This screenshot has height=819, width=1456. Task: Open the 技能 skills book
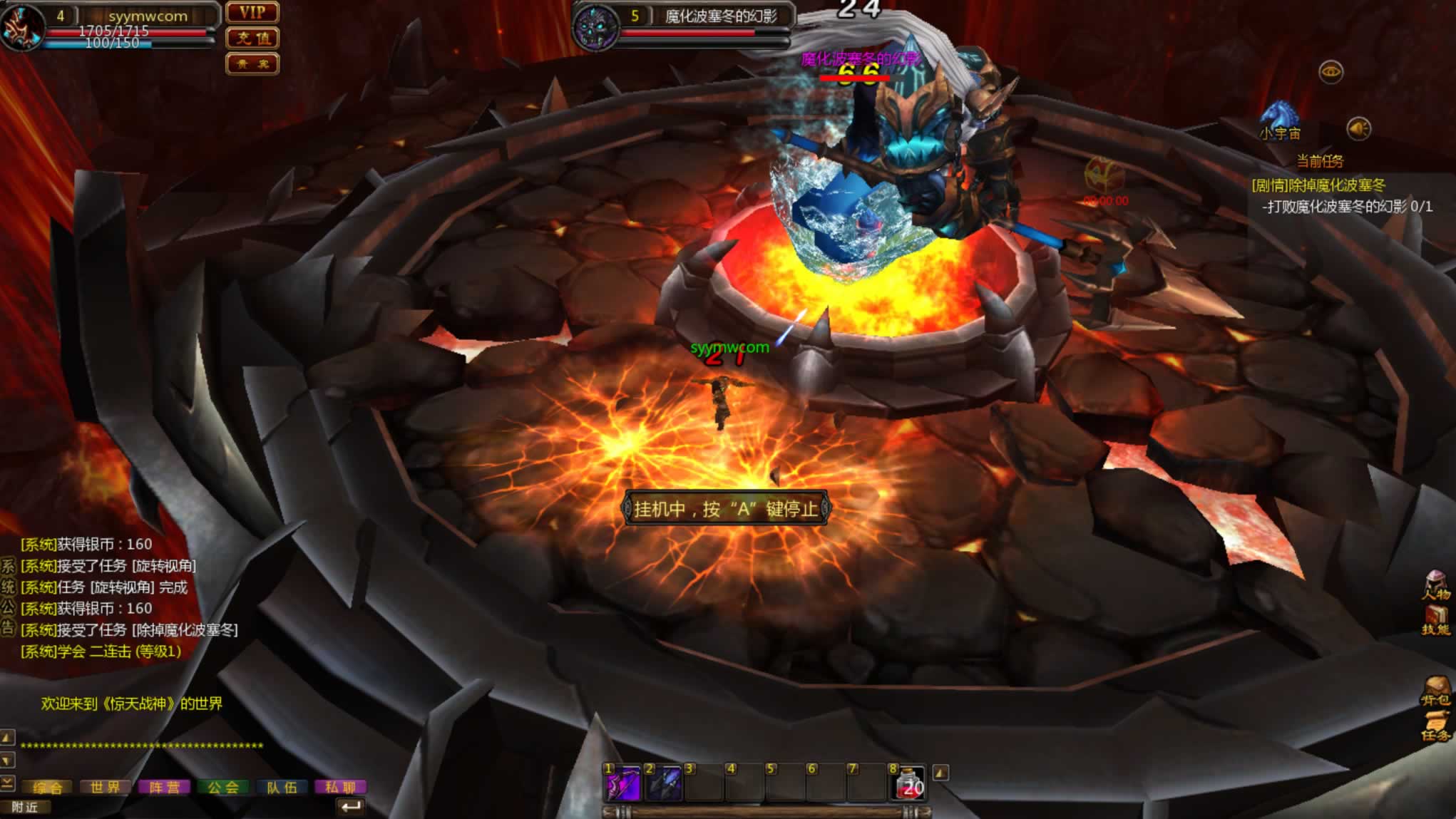coord(1435,620)
